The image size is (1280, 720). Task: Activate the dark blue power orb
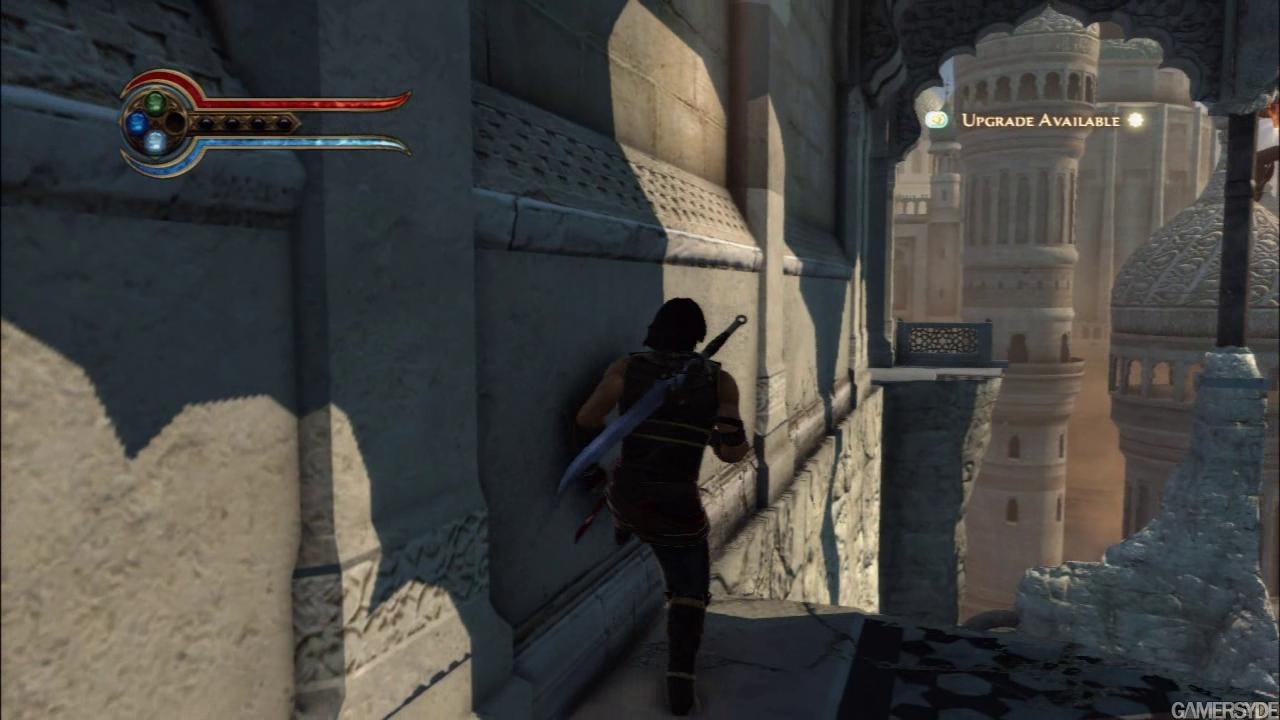click(137, 123)
